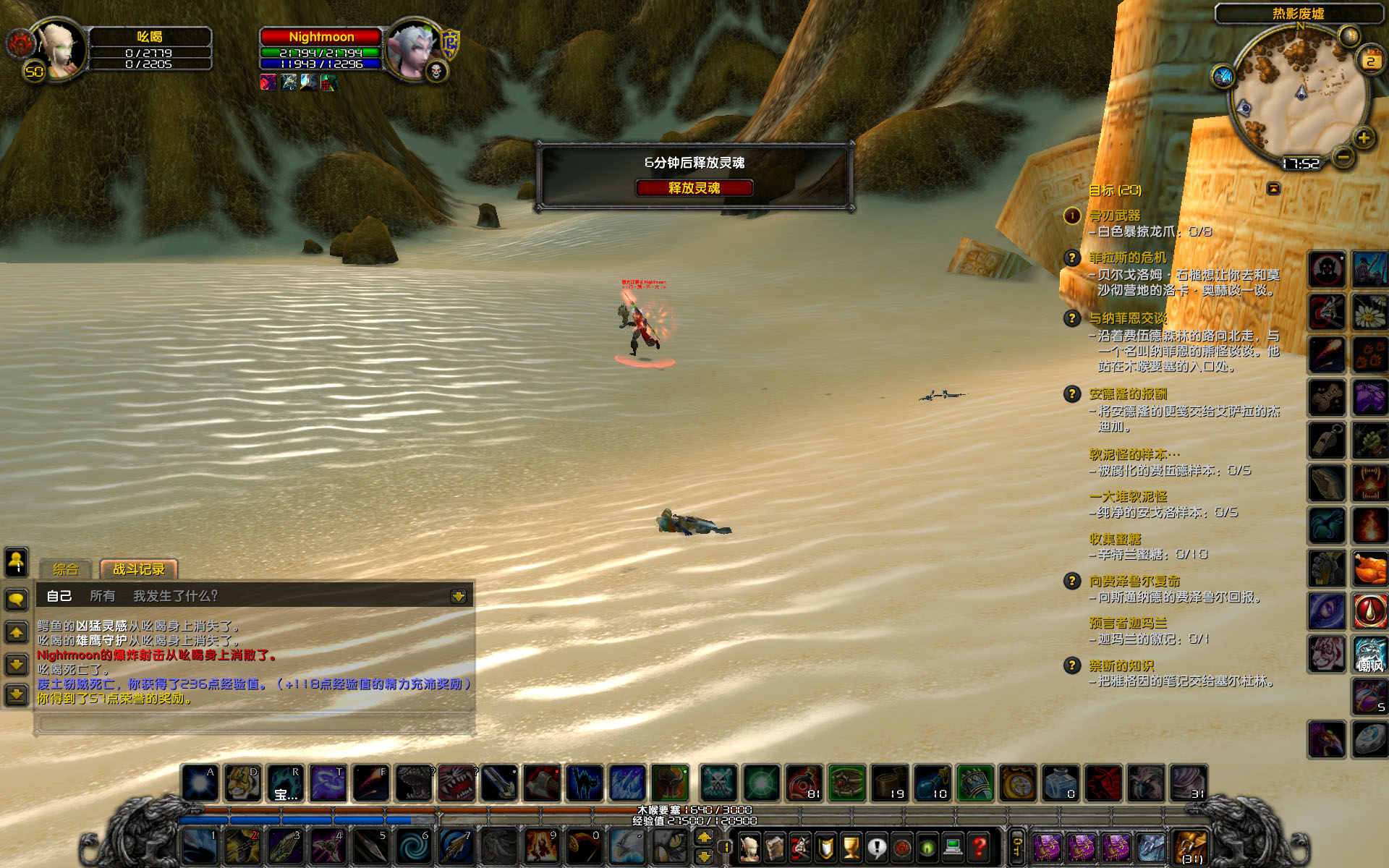The width and height of the screenshot is (1389, 868).
Task: Click the 安德隆的报酬 quest title
Action: point(1128,394)
